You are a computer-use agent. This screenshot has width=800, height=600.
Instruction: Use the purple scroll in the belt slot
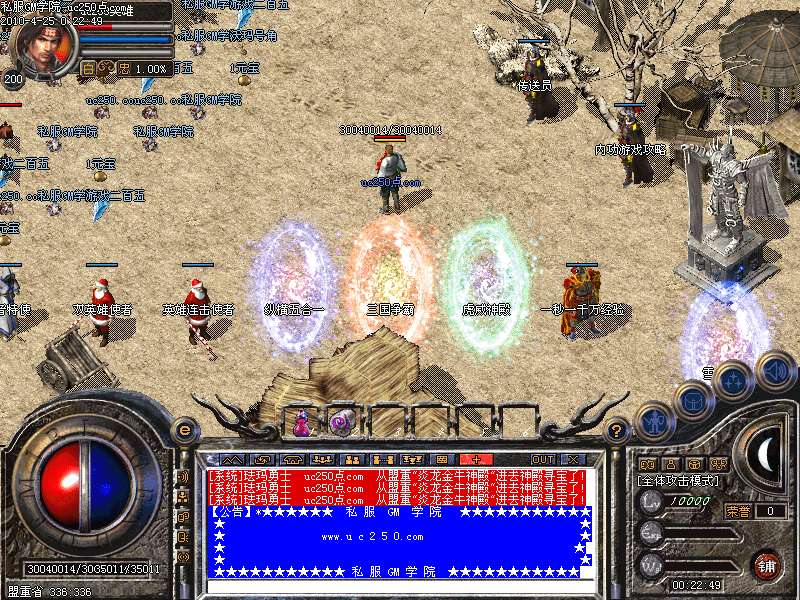[x=342, y=422]
